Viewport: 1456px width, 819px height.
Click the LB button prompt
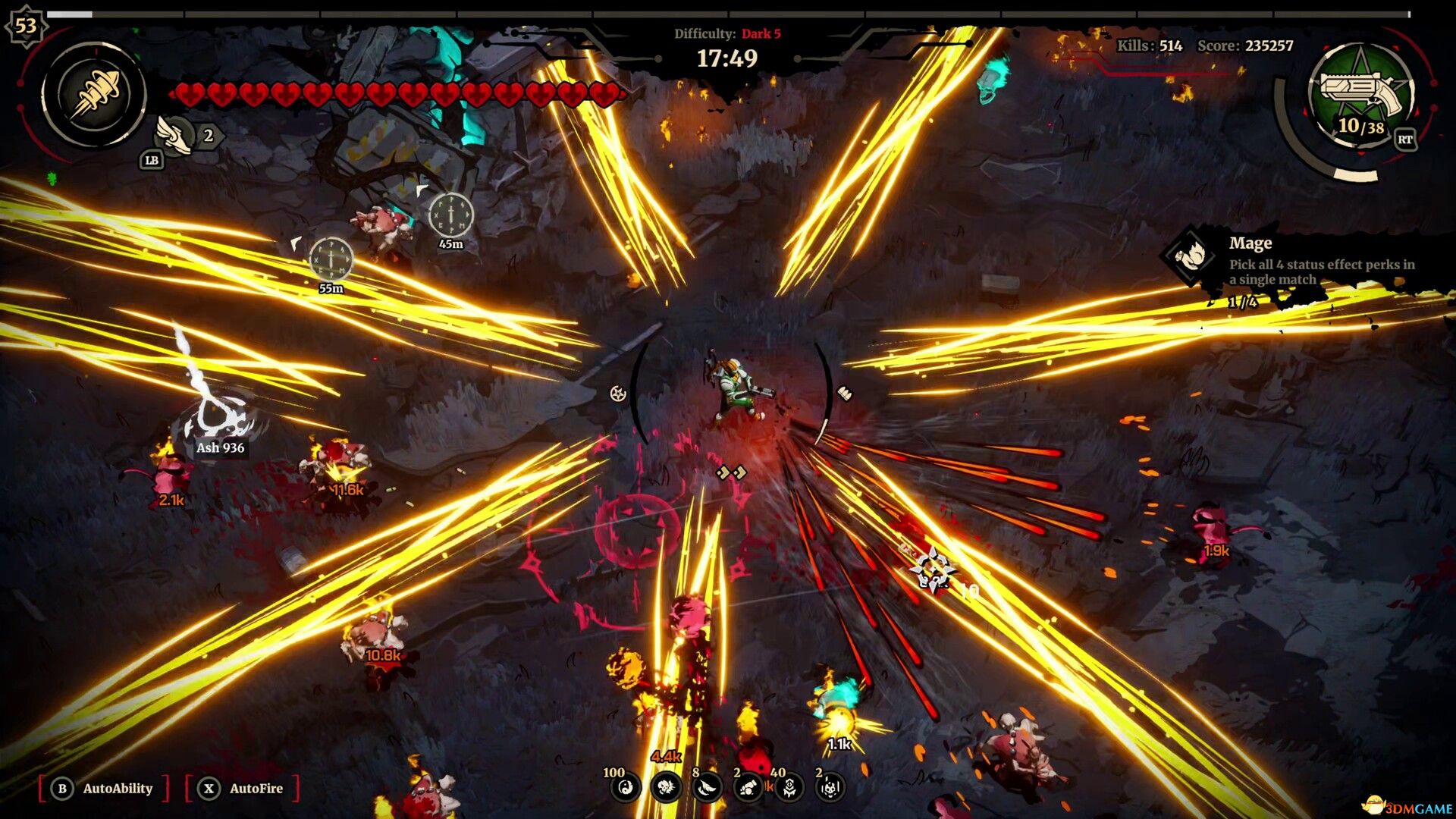pyautogui.click(x=150, y=159)
